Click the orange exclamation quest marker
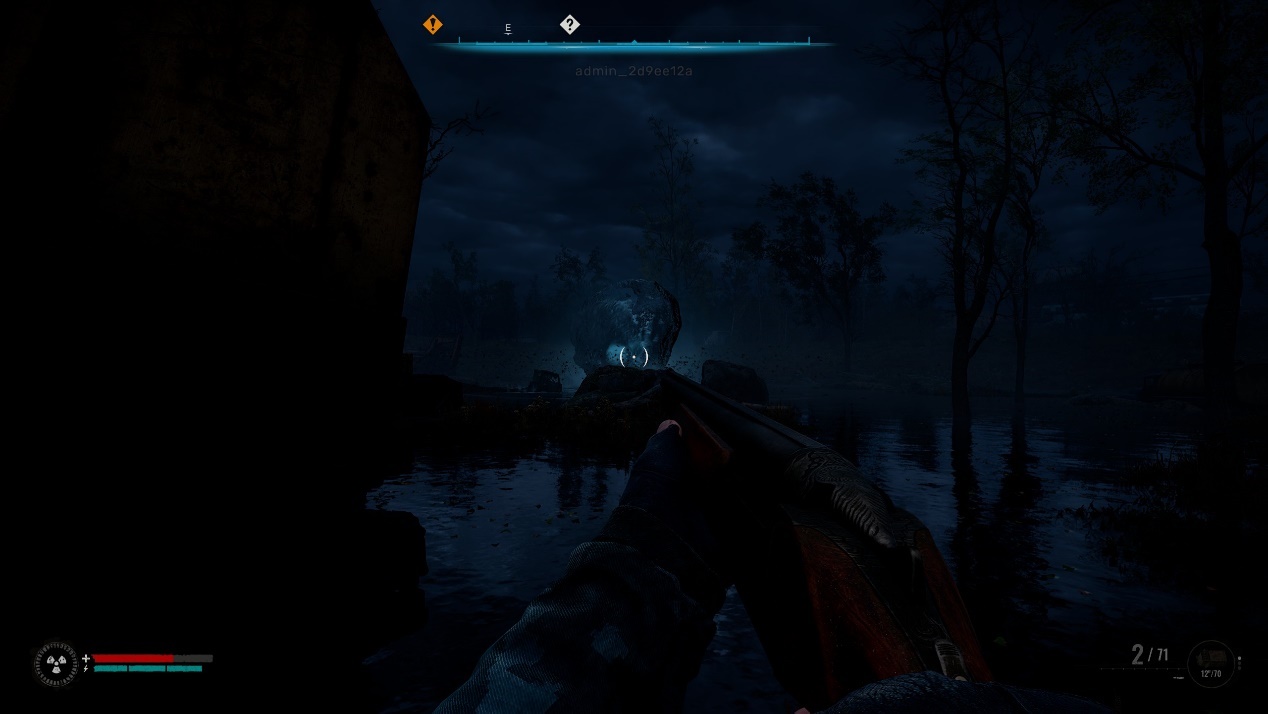Image resolution: width=1268 pixels, height=714 pixels. 432,24
